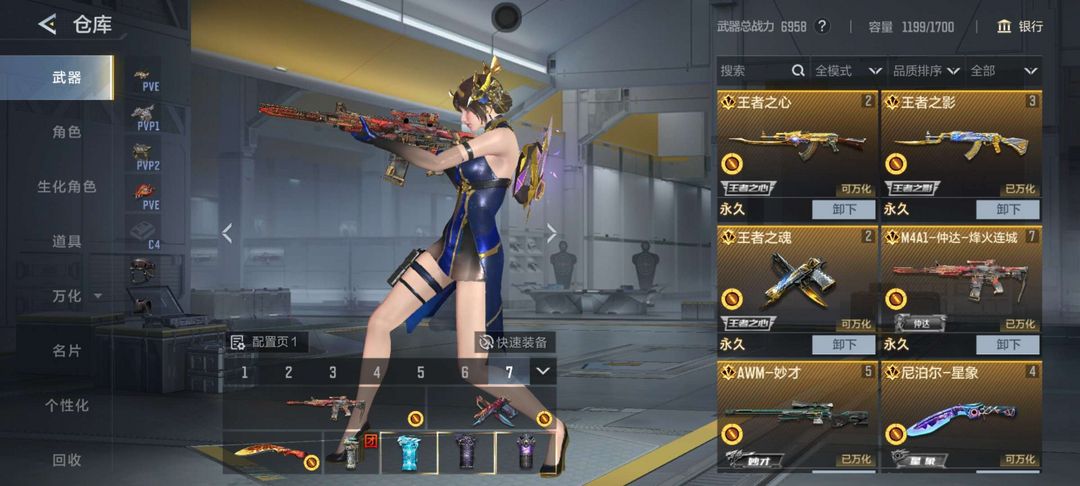The height and width of the screenshot is (486, 1080).
Task: Open the 名片 tab
Action: pyautogui.click(x=67, y=350)
